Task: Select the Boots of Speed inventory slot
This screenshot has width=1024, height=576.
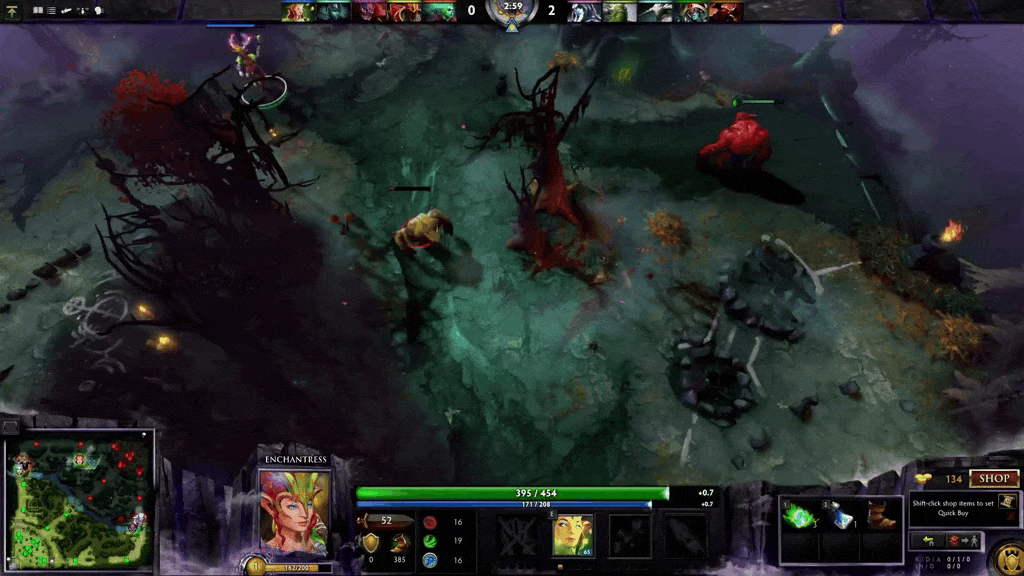Action: (x=881, y=515)
